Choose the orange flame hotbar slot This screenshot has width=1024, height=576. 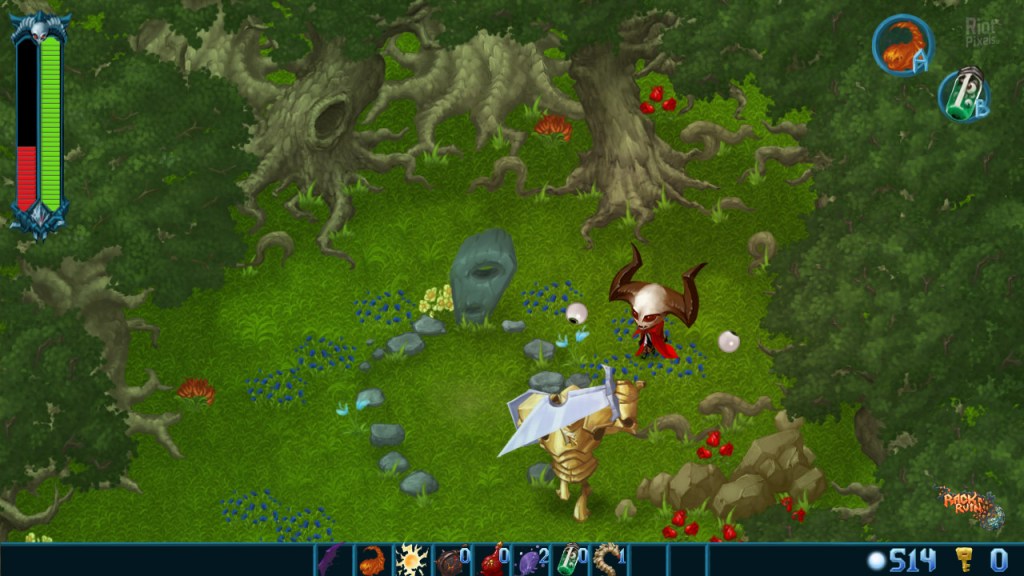click(371, 559)
